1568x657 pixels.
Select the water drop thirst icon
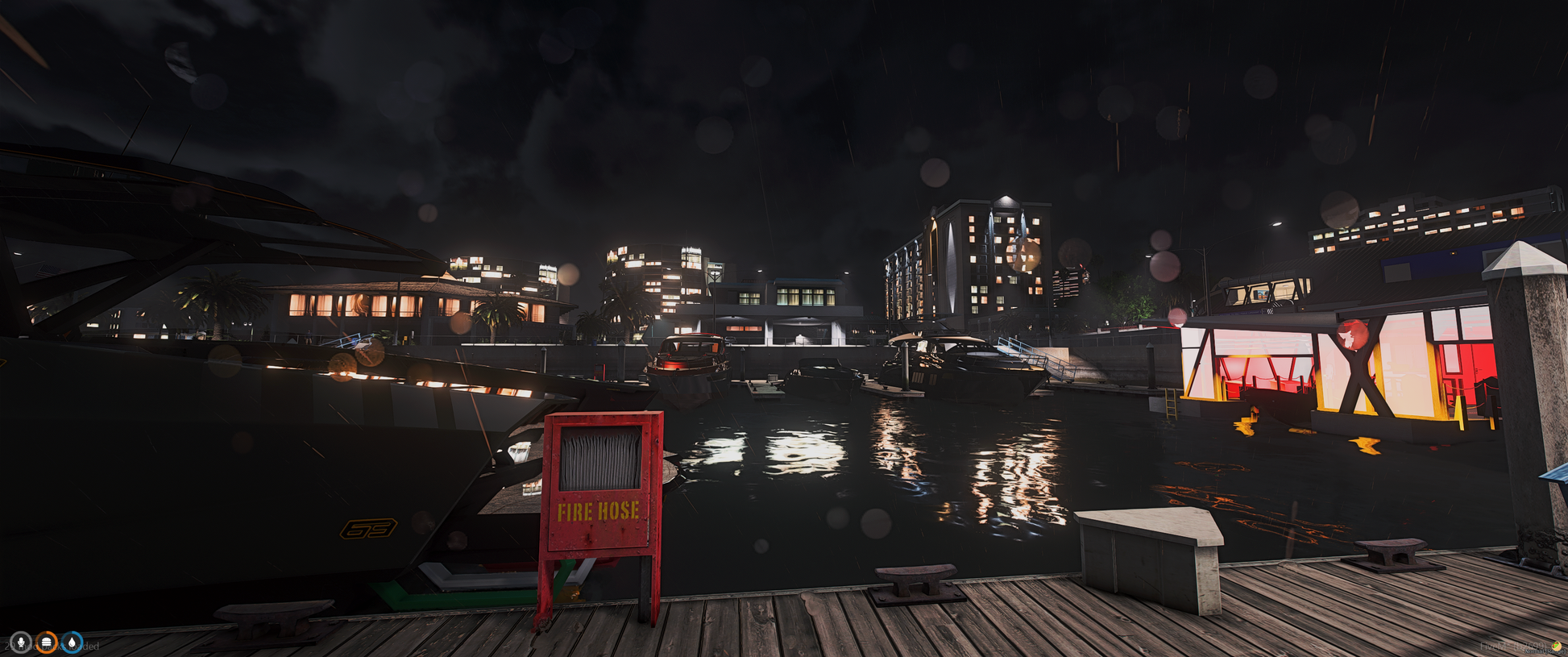(73, 642)
